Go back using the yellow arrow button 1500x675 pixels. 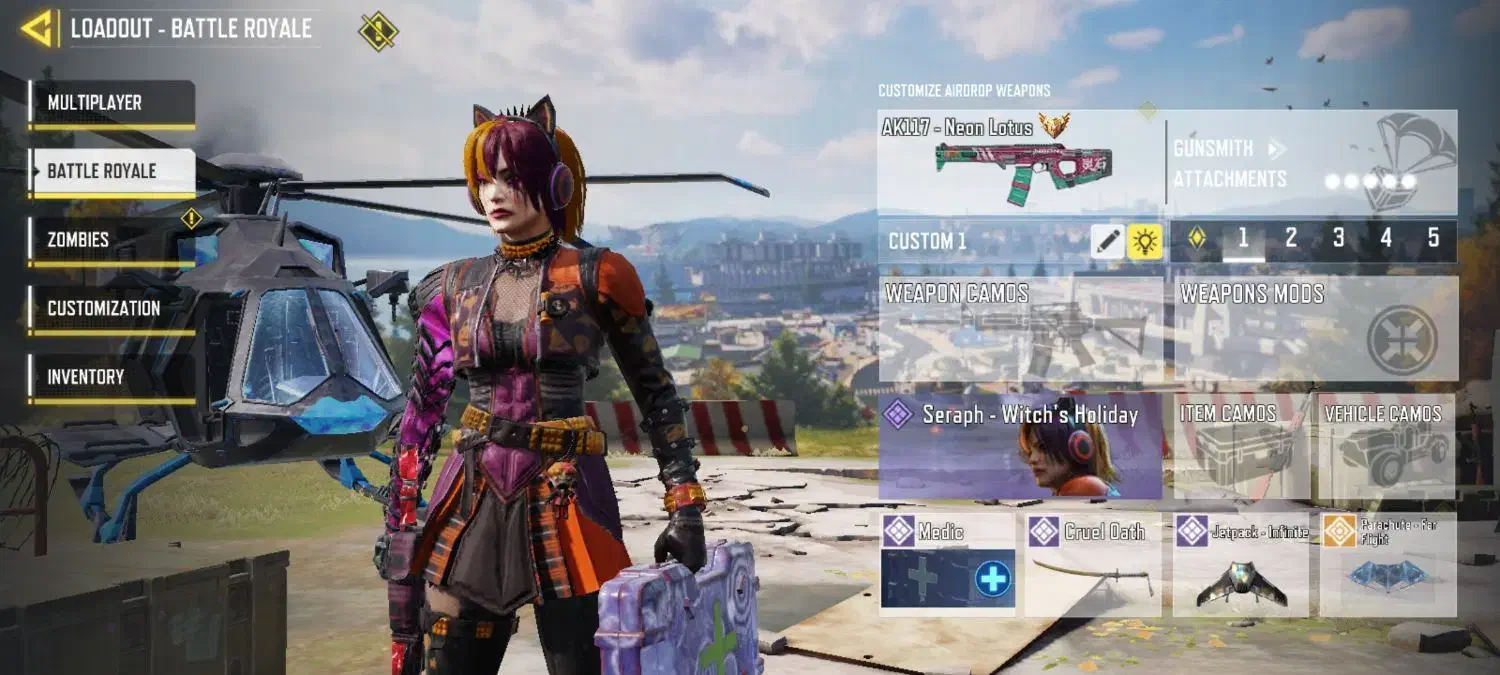37,29
